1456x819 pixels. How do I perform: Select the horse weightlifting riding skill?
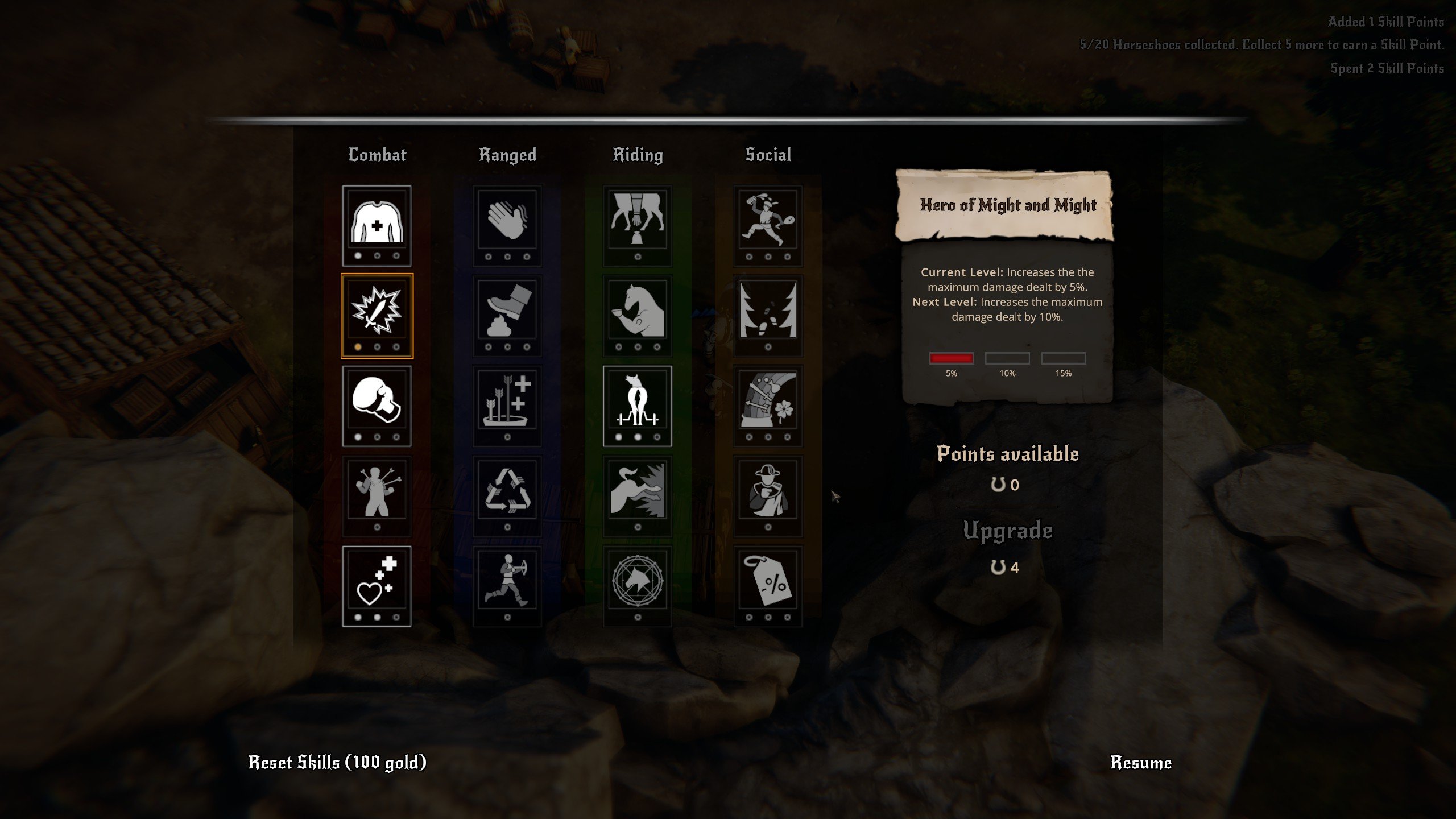pos(638,401)
